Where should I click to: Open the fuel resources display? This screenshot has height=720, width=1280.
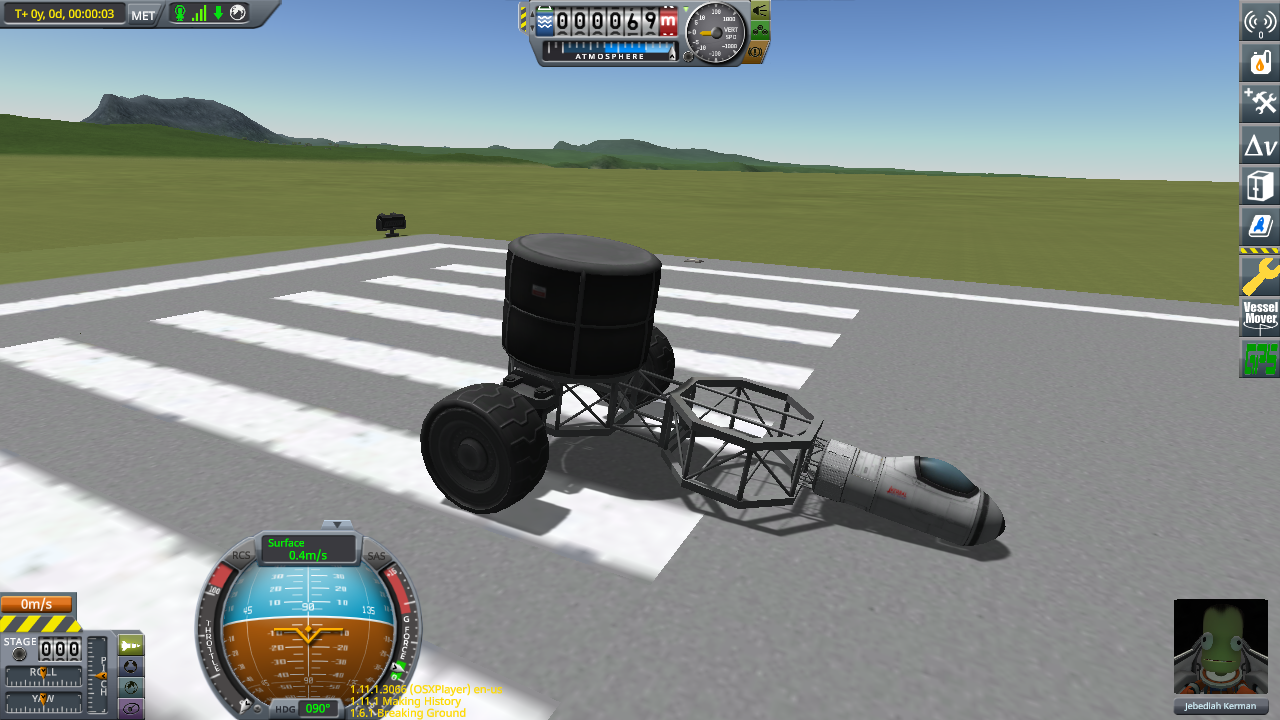click(x=1259, y=60)
